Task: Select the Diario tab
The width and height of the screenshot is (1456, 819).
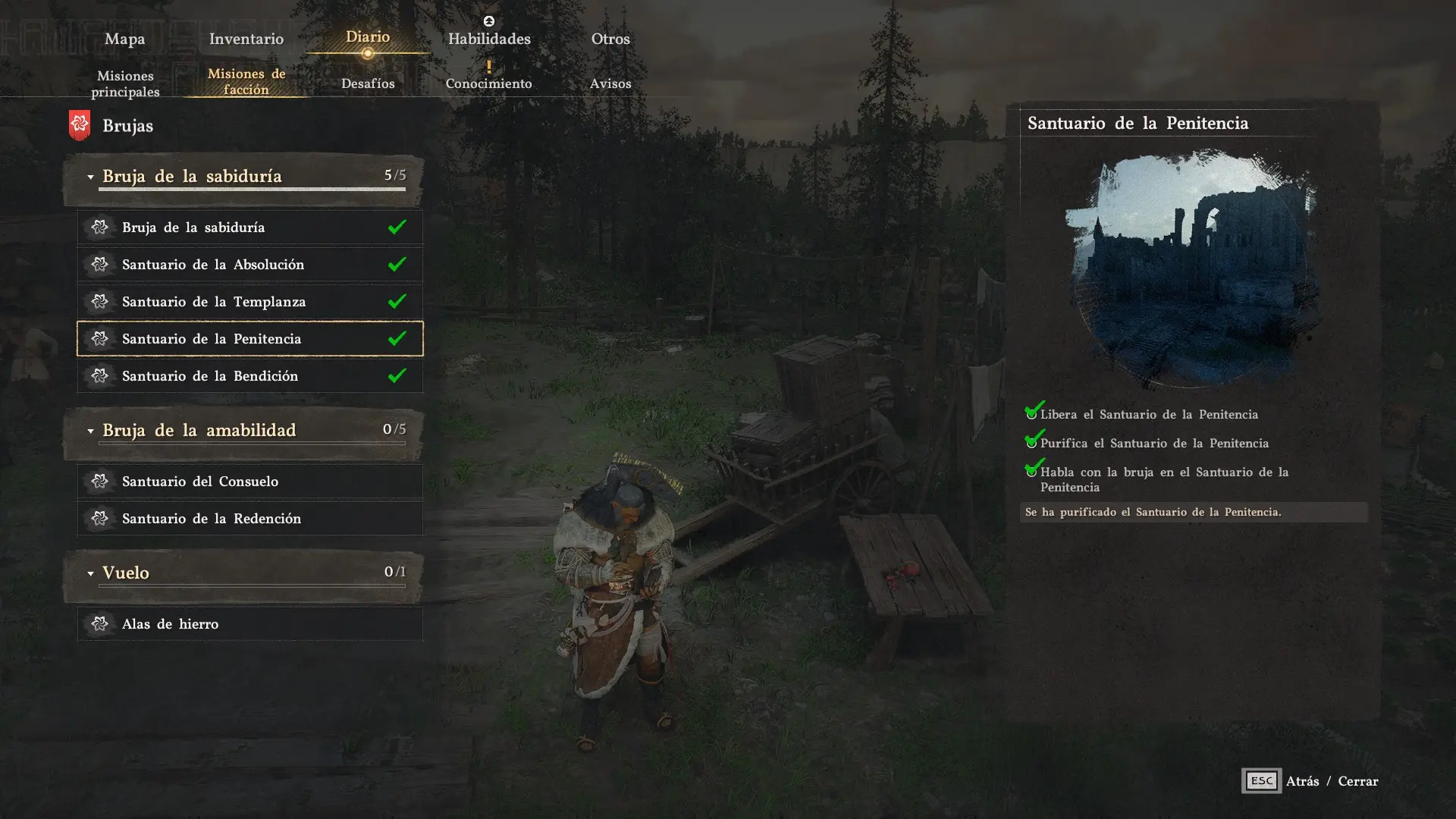Action: click(x=368, y=37)
